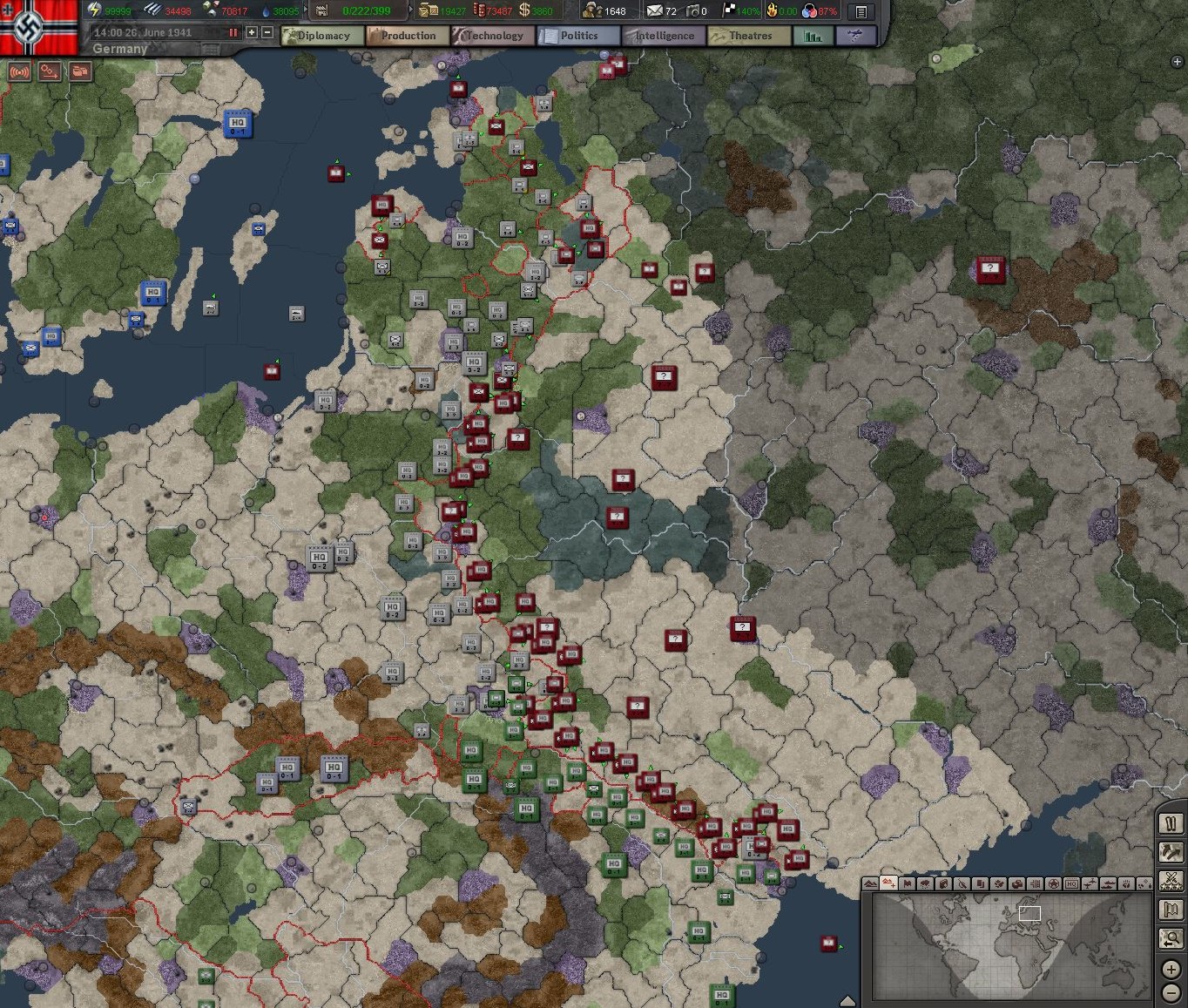Open the main menu list icon
Screen dimensions: 1188x1008
(861, 11)
